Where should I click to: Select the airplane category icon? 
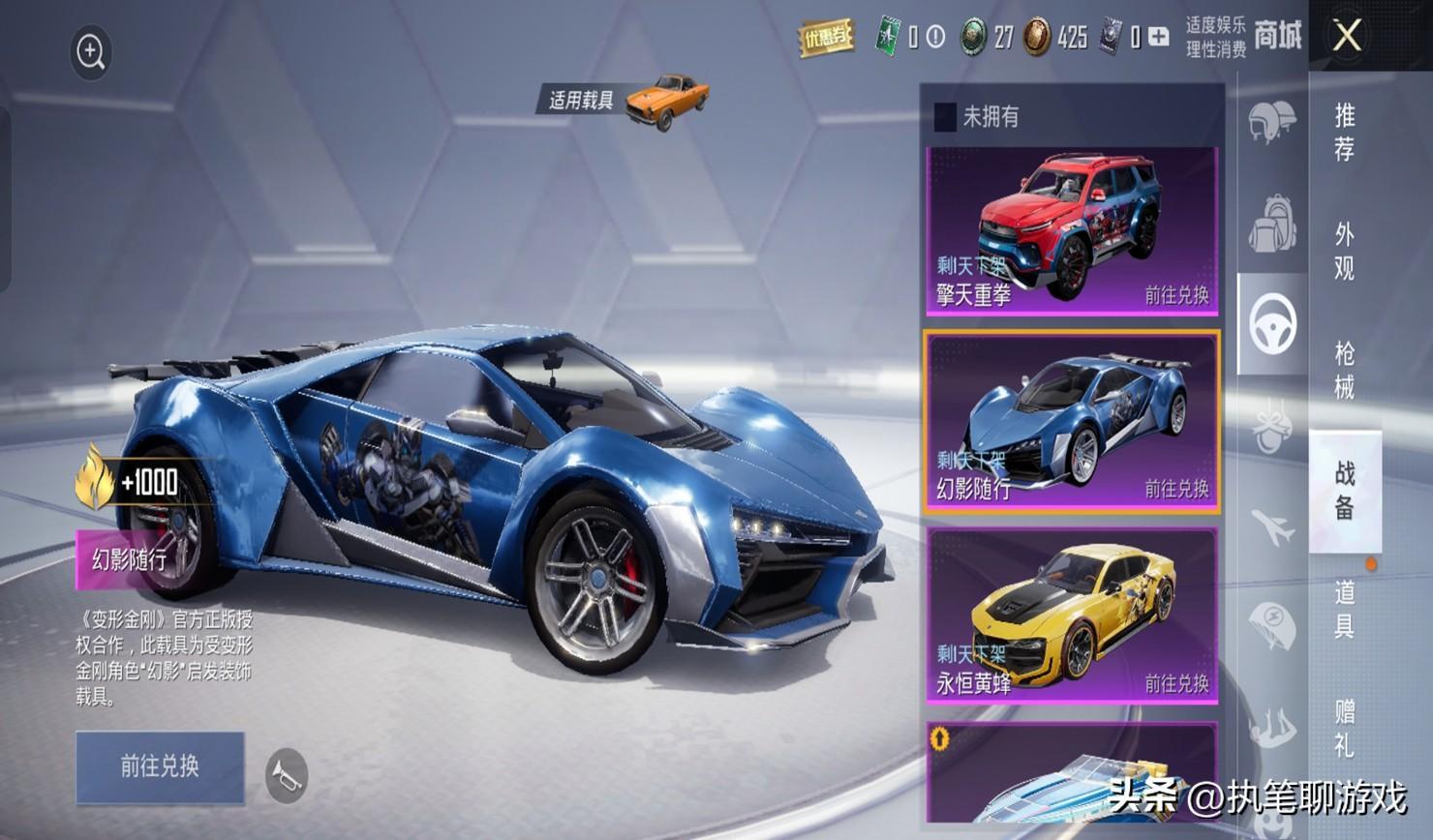1271,526
